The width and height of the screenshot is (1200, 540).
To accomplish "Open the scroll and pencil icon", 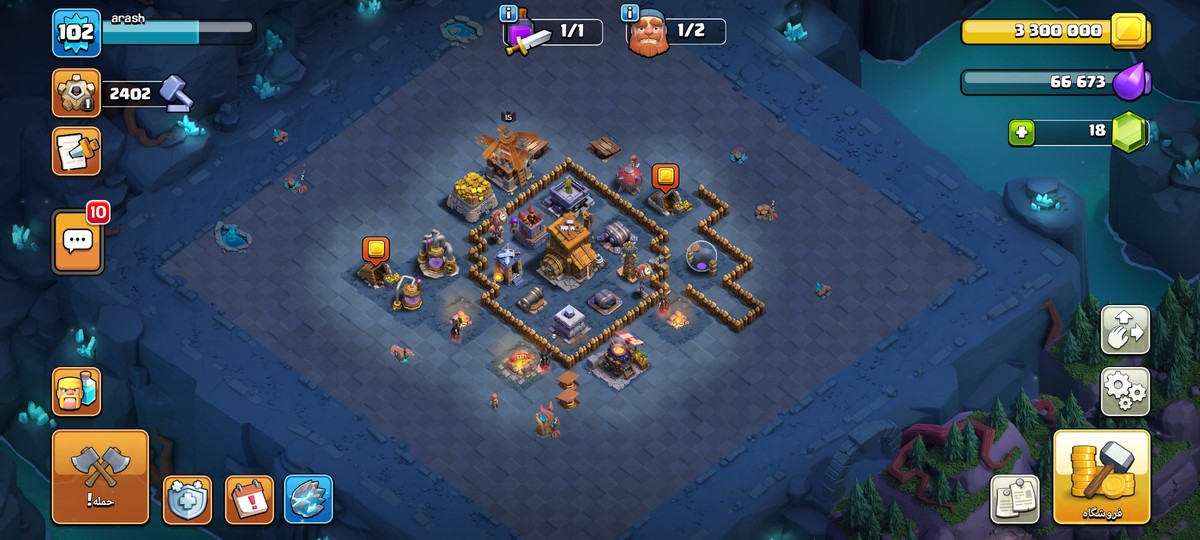I will (x=77, y=151).
